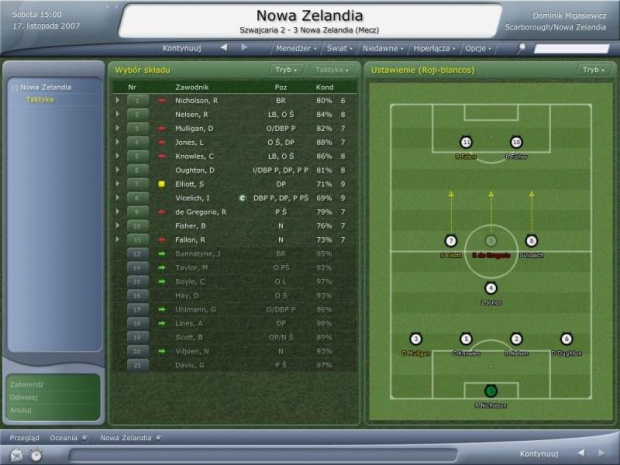Open the Świat dropdown menu
620x465 pixels.
click(342, 48)
